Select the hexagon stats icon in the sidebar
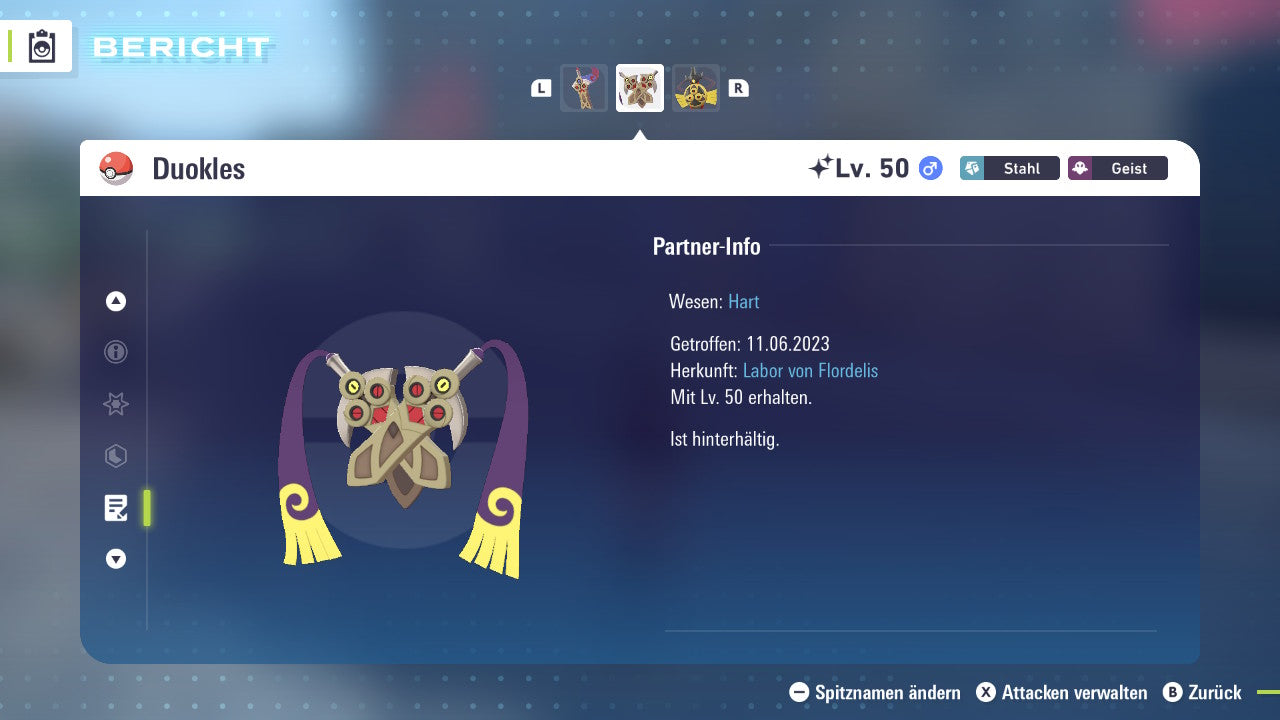The height and width of the screenshot is (720, 1280). 115,456
